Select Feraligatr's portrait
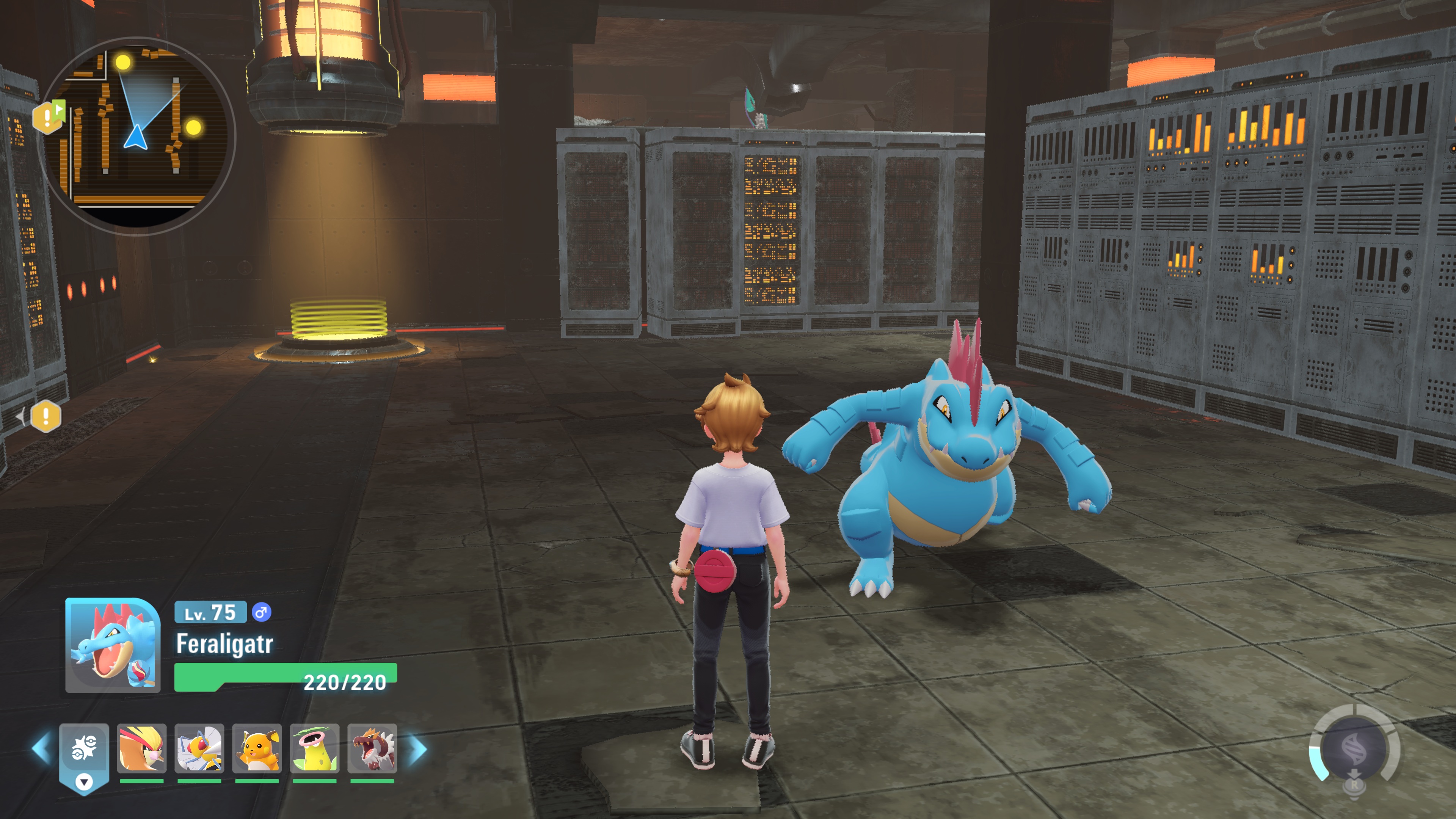 coord(113,645)
